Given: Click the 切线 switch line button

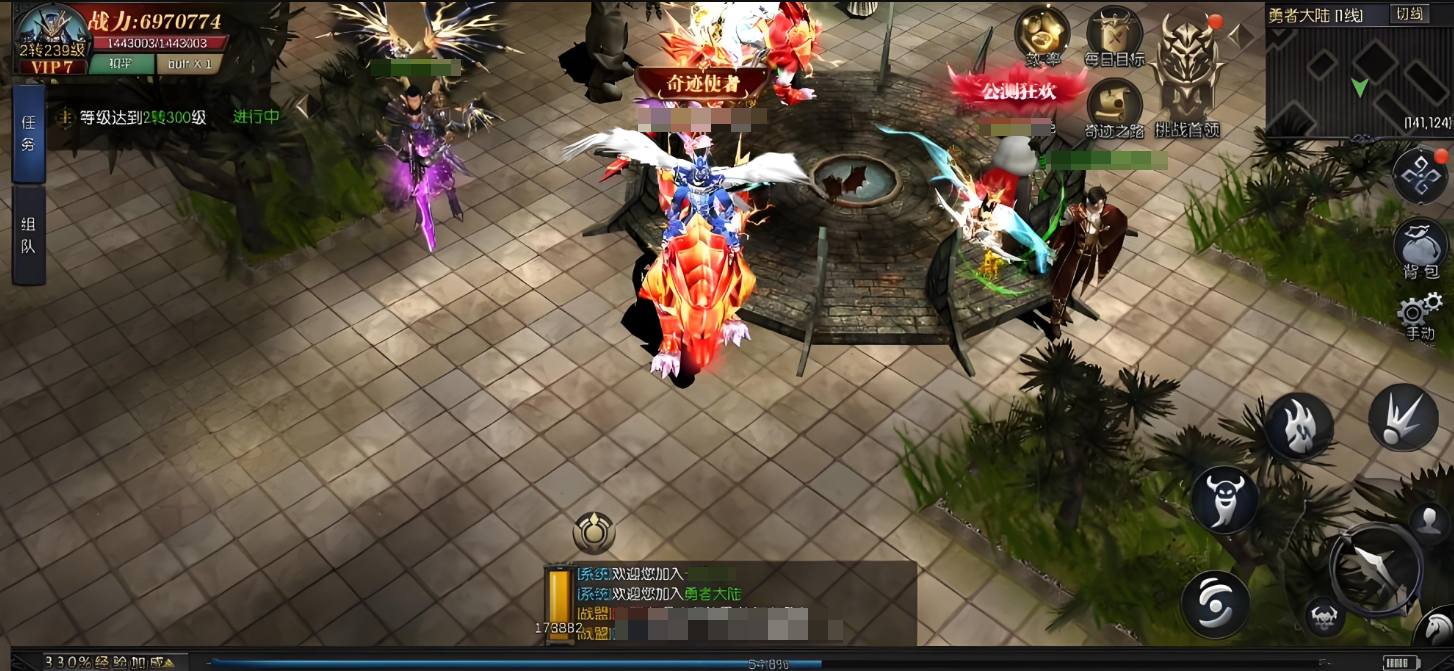Looking at the screenshot, I should pyautogui.click(x=1410, y=14).
